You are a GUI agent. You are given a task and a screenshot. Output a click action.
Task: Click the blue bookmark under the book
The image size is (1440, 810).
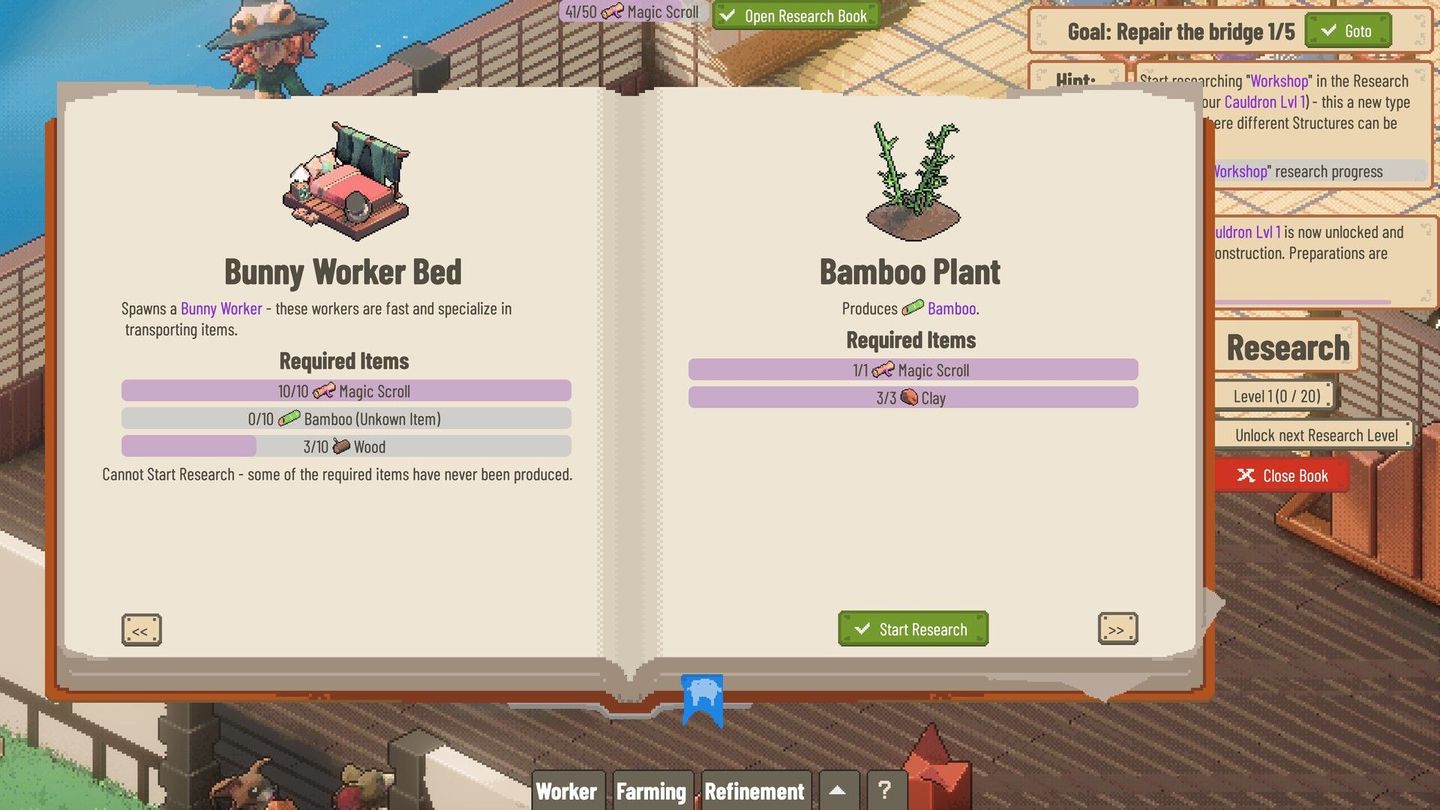tap(702, 700)
